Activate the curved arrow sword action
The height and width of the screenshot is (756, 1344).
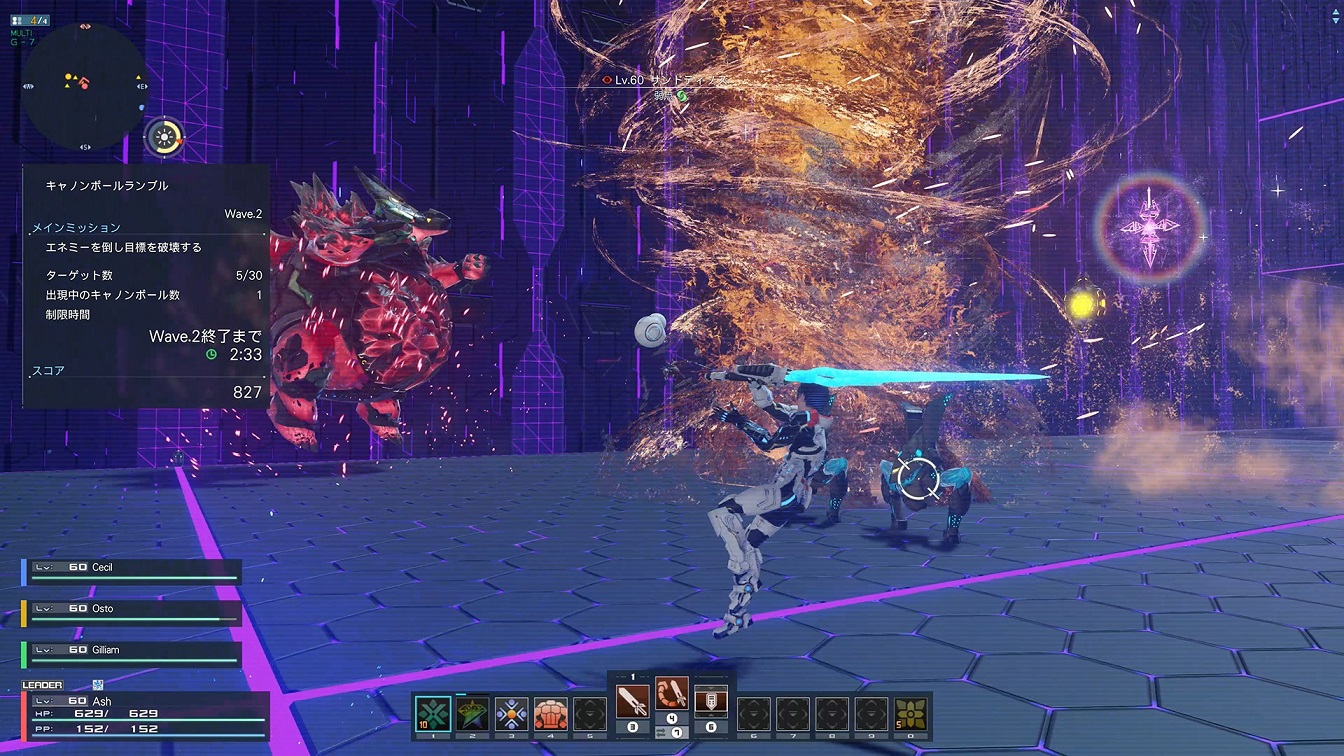671,694
